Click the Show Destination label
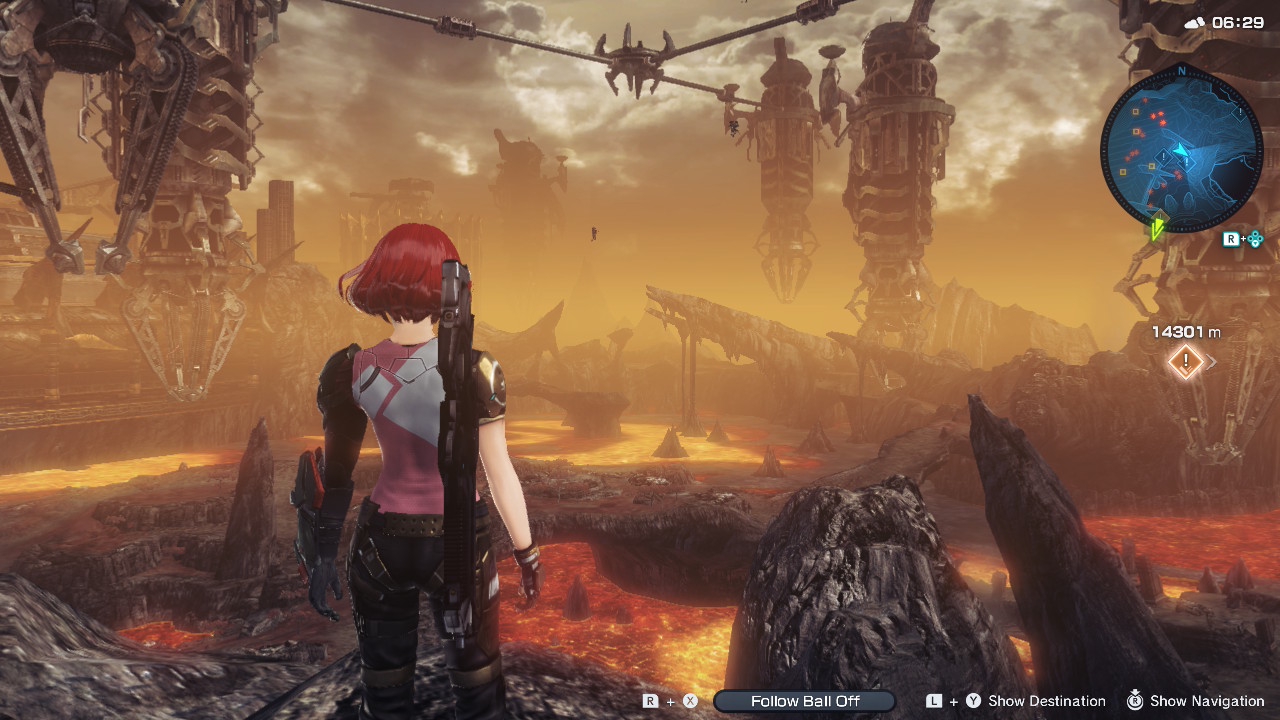1280x720 pixels. pos(1046,701)
